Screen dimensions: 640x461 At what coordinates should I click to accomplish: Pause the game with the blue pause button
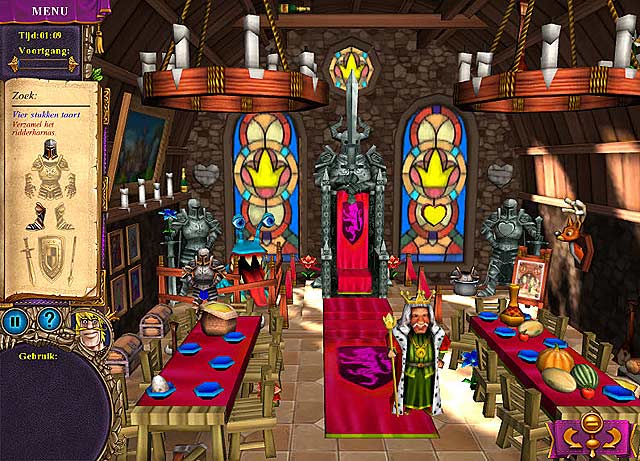tap(14, 322)
